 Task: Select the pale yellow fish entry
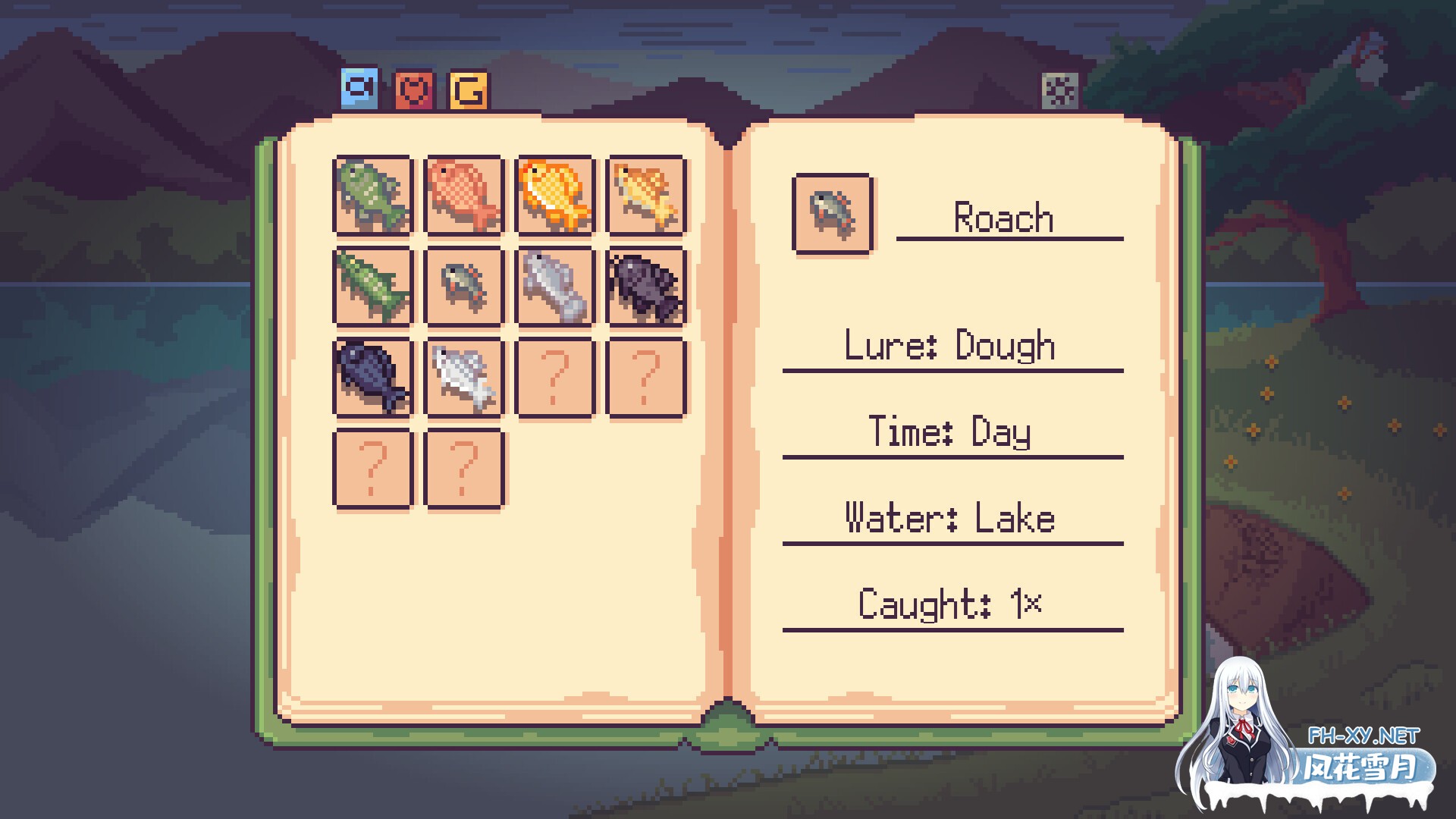coord(646,196)
